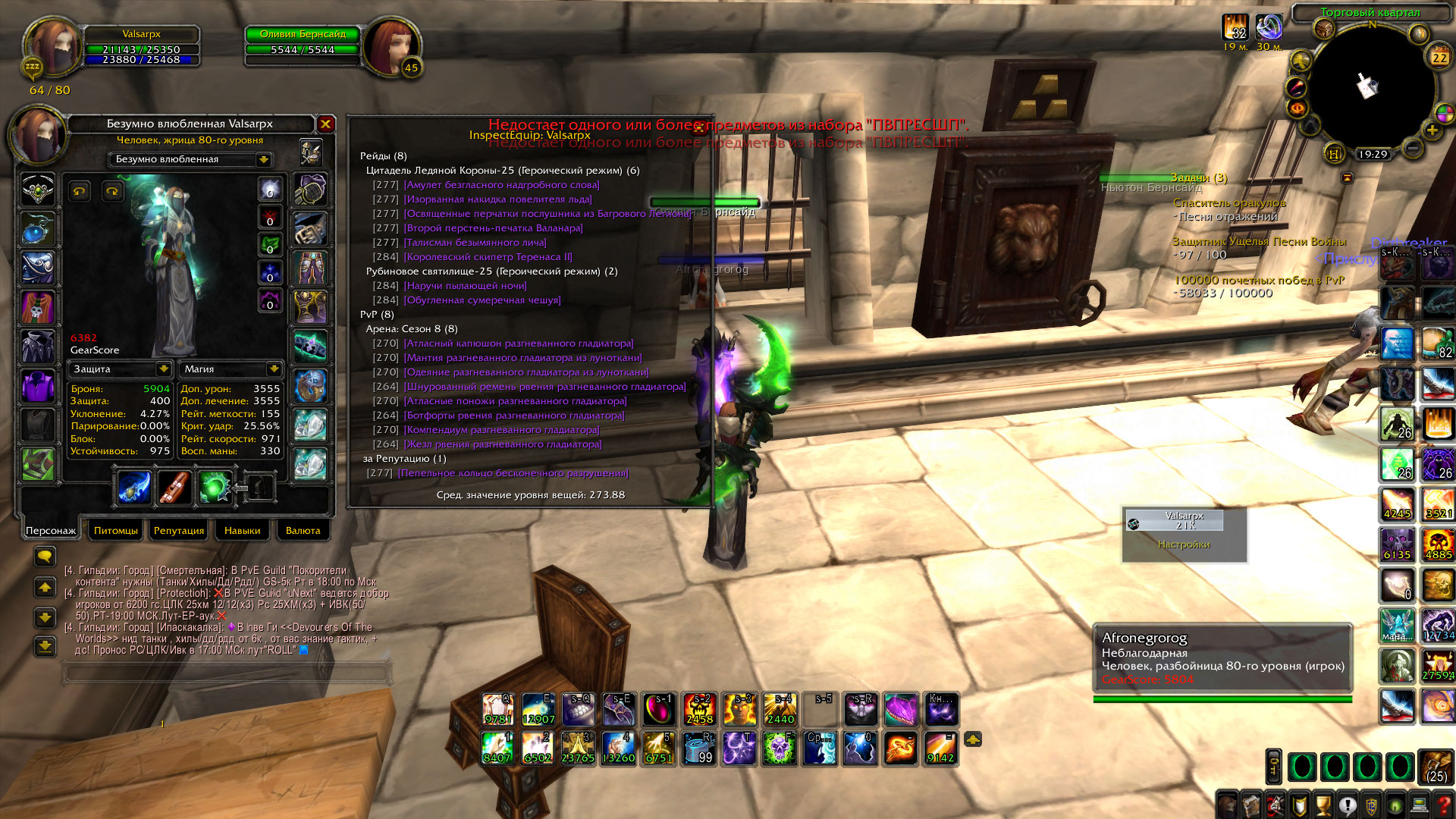Viewport: 1456px width, 819px height.
Task: Open the Защита stats dropdown
Action: pyautogui.click(x=163, y=369)
